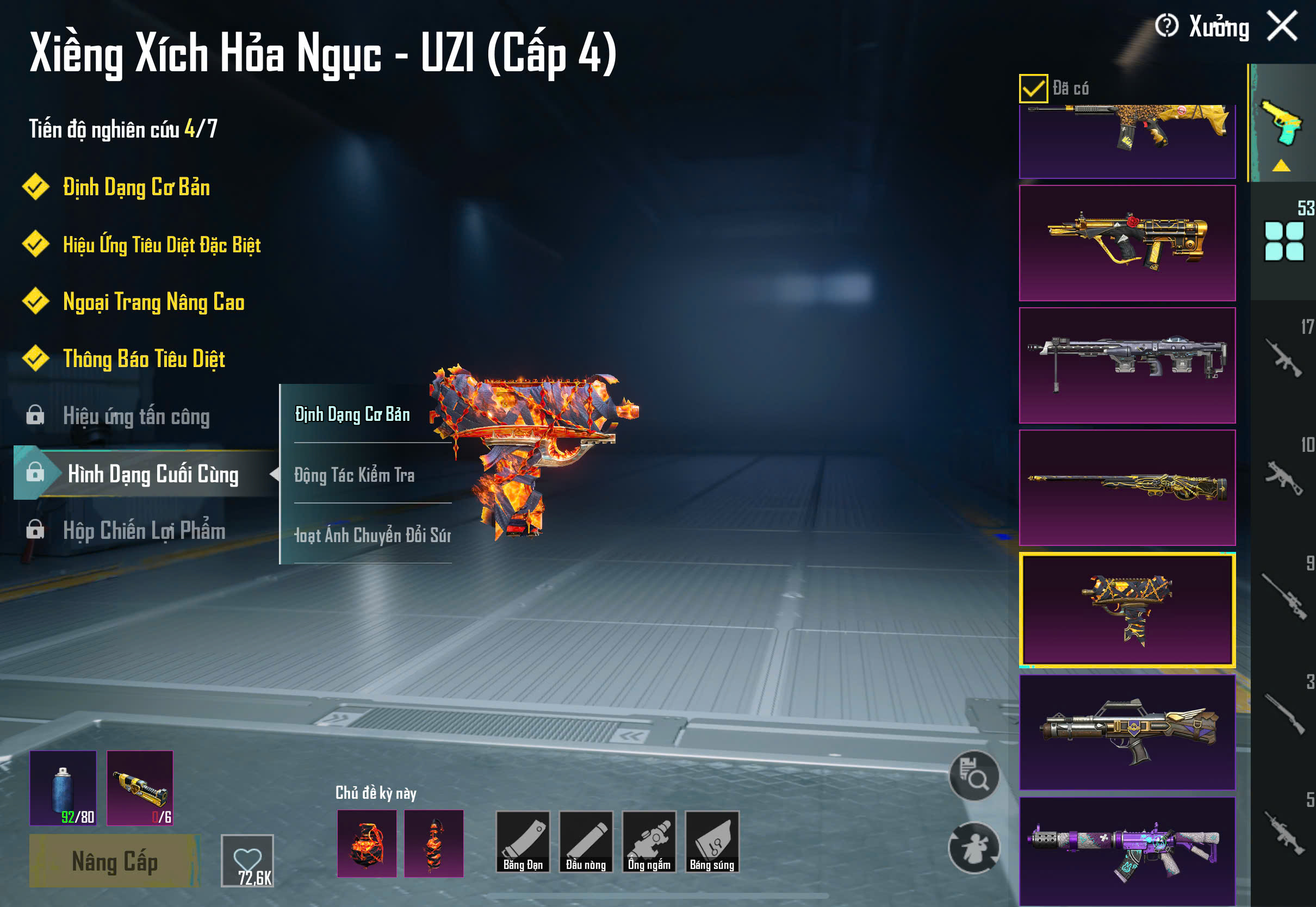Toggle the "Đã có" owned filter checkbox
Image resolution: width=1316 pixels, height=907 pixels.
pyautogui.click(x=1033, y=88)
